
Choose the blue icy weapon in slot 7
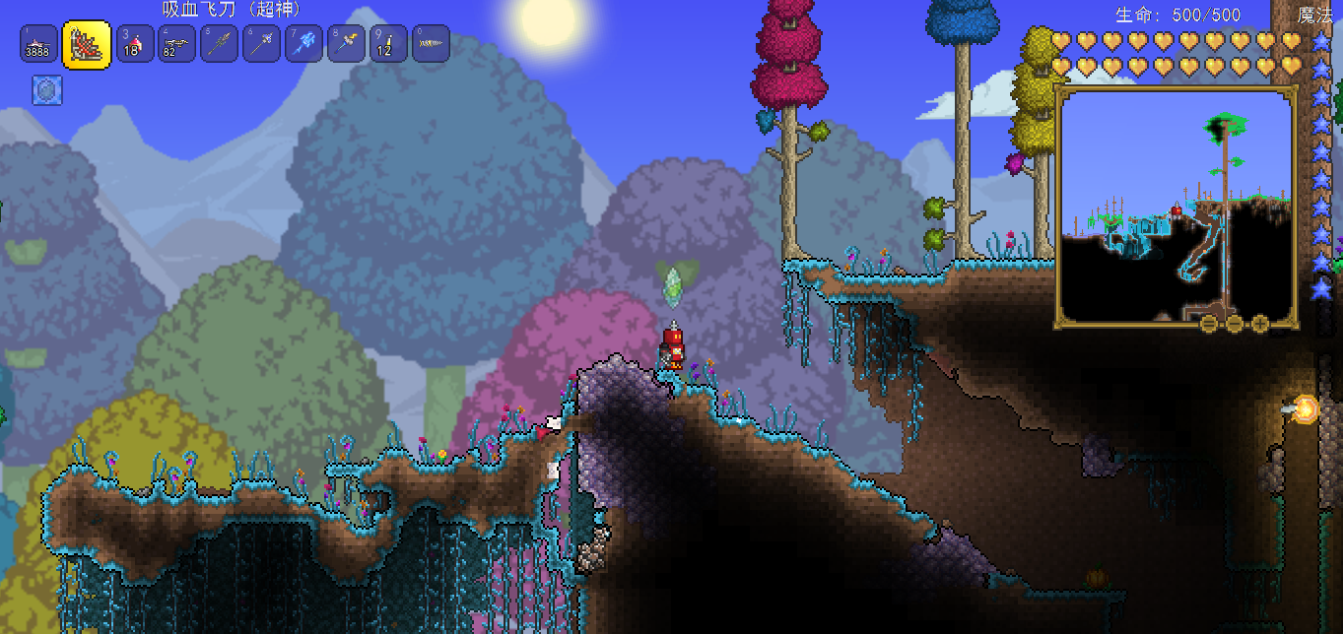(x=304, y=44)
